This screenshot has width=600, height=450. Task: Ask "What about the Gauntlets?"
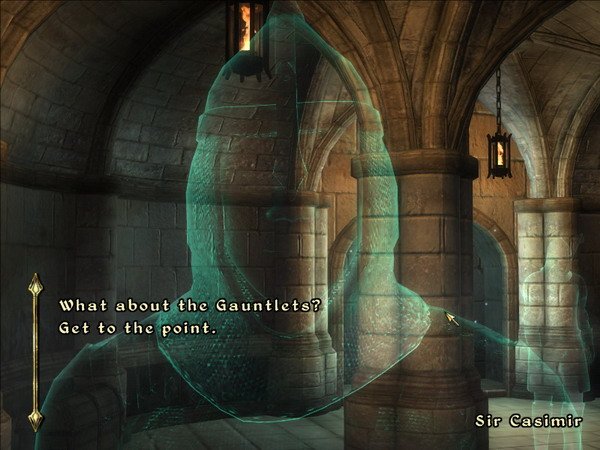coord(190,306)
